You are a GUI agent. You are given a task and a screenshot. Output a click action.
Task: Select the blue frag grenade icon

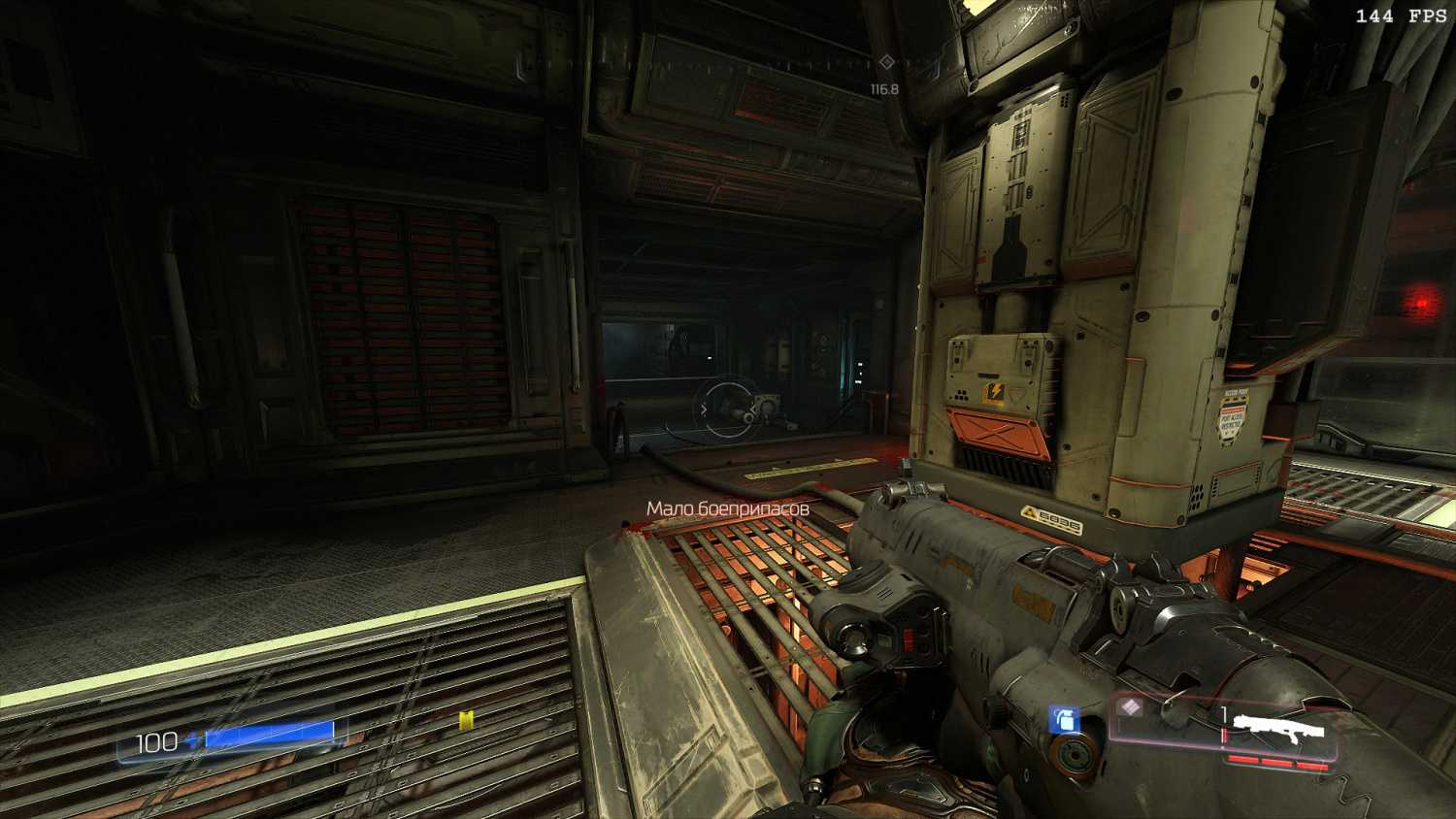click(1065, 720)
